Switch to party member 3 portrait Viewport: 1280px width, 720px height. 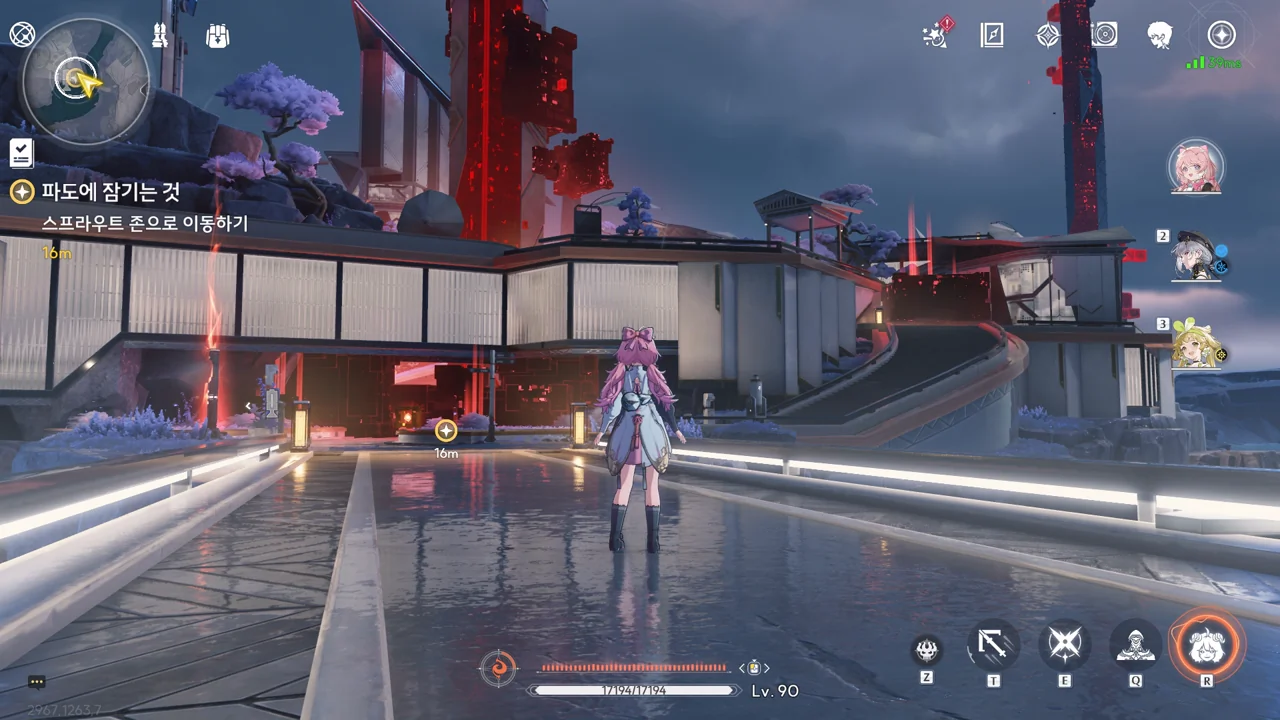click(x=1196, y=343)
